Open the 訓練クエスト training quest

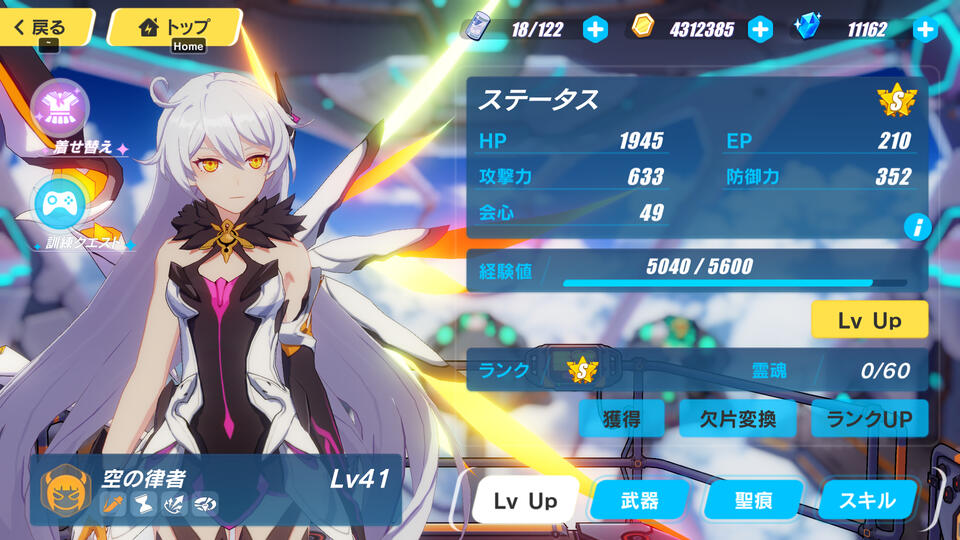click(60, 203)
